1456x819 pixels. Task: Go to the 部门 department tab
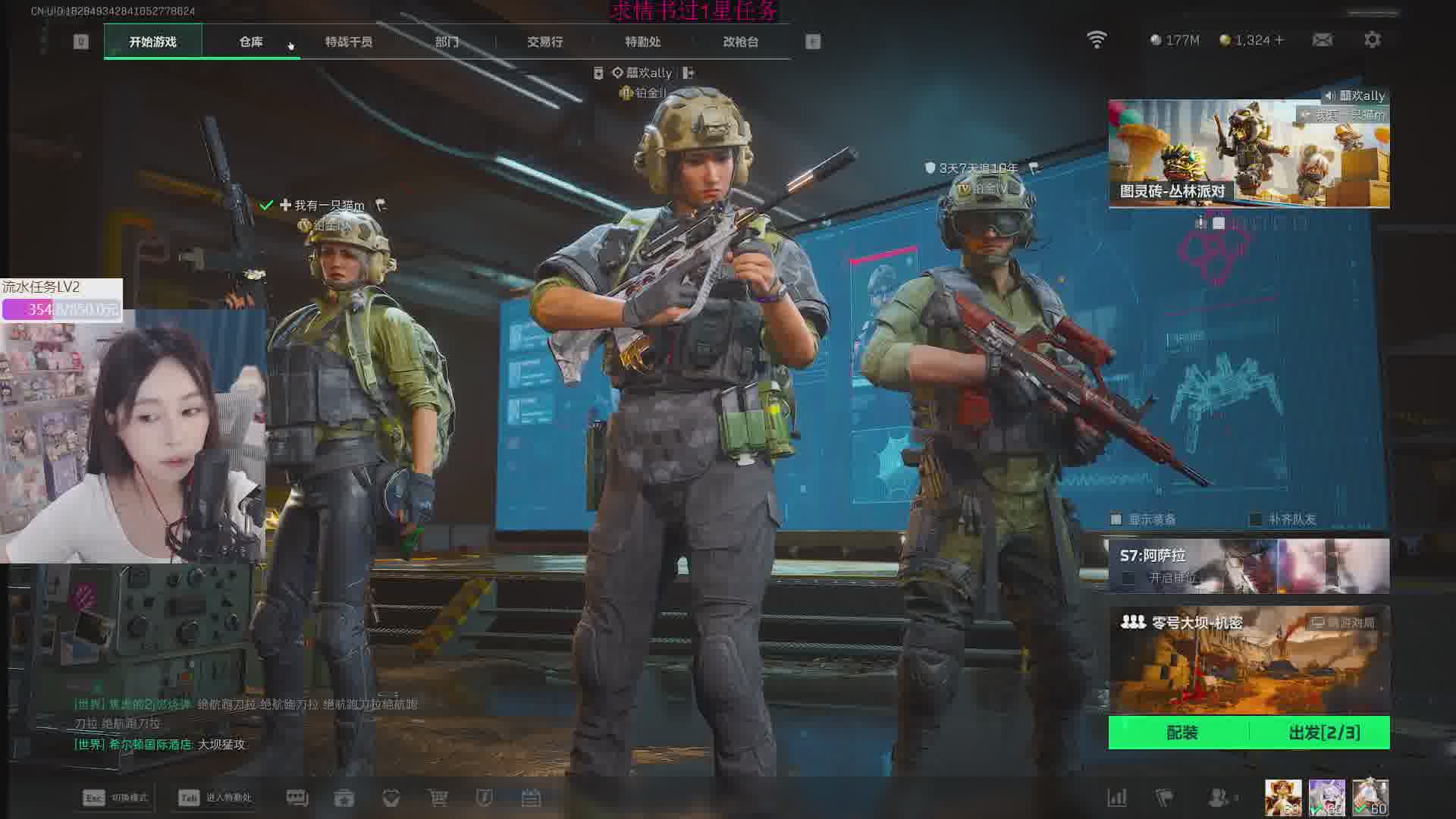[x=447, y=42]
